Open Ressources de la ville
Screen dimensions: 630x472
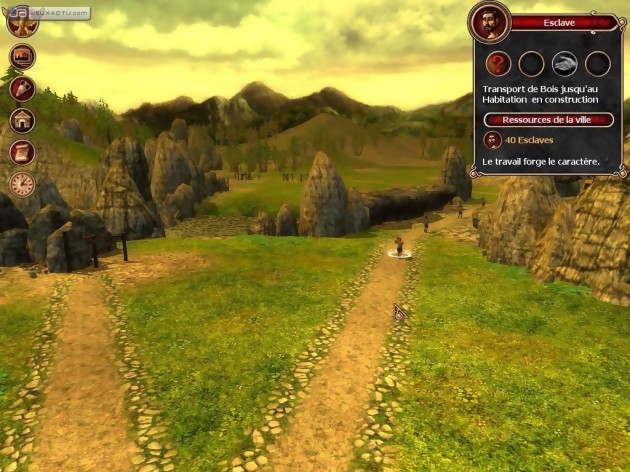[548, 120]
